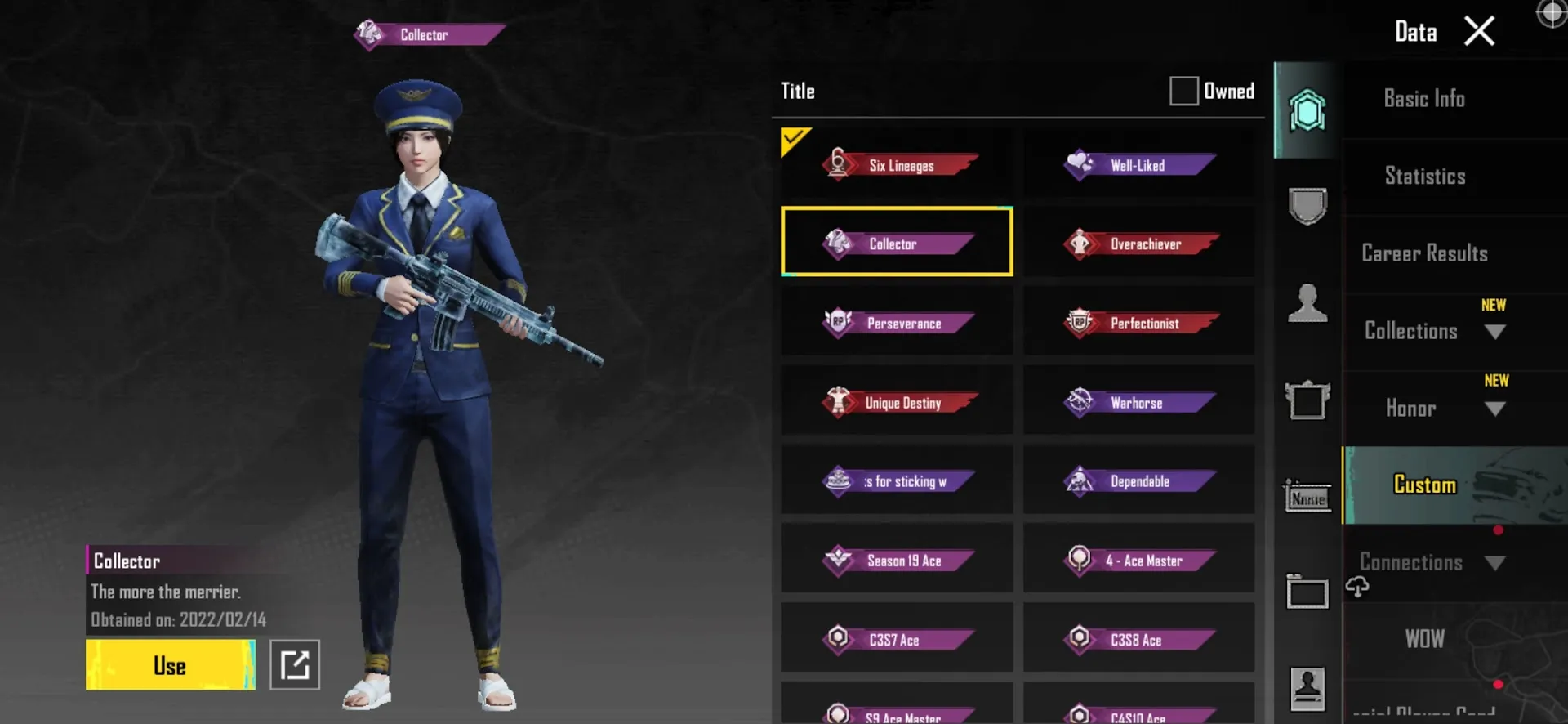Select the highlighted Collector title
This screenshot has height=724, width=1568.
tap(896, 243)
